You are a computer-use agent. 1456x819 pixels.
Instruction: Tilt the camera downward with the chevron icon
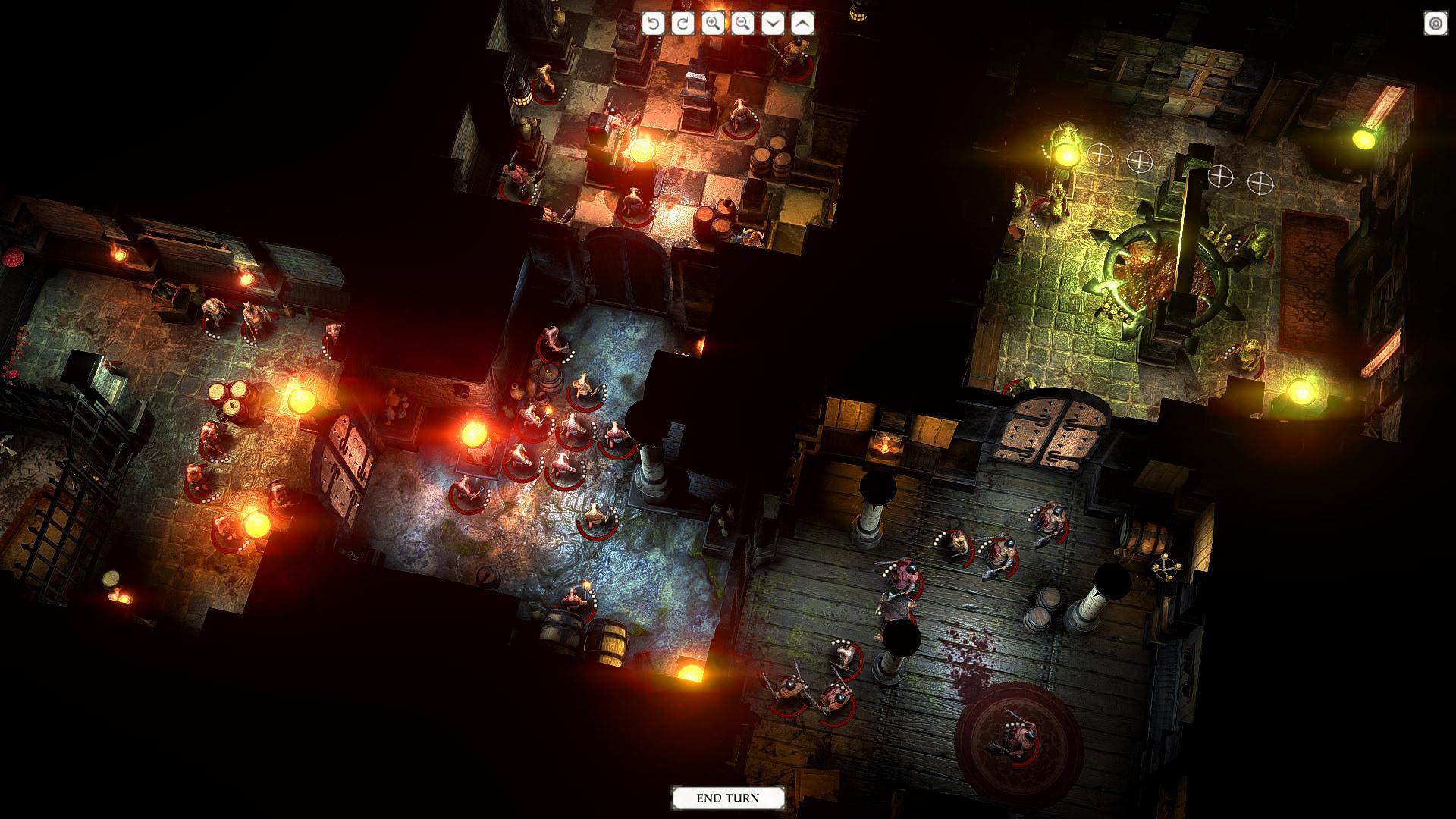(x=771, y=24)
